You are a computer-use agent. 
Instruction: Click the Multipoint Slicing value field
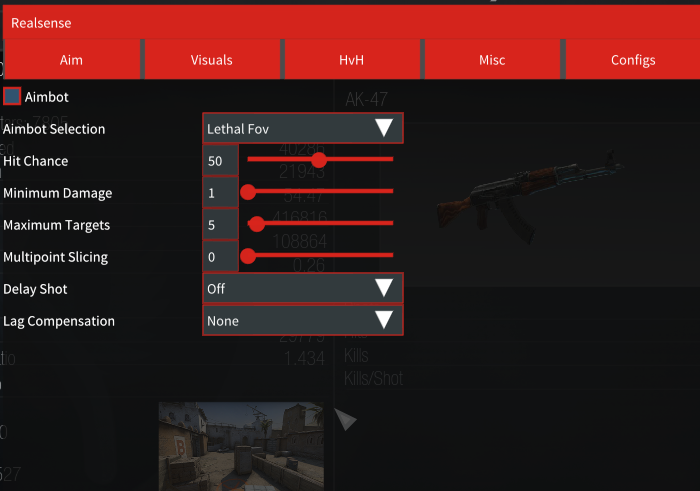220,256
